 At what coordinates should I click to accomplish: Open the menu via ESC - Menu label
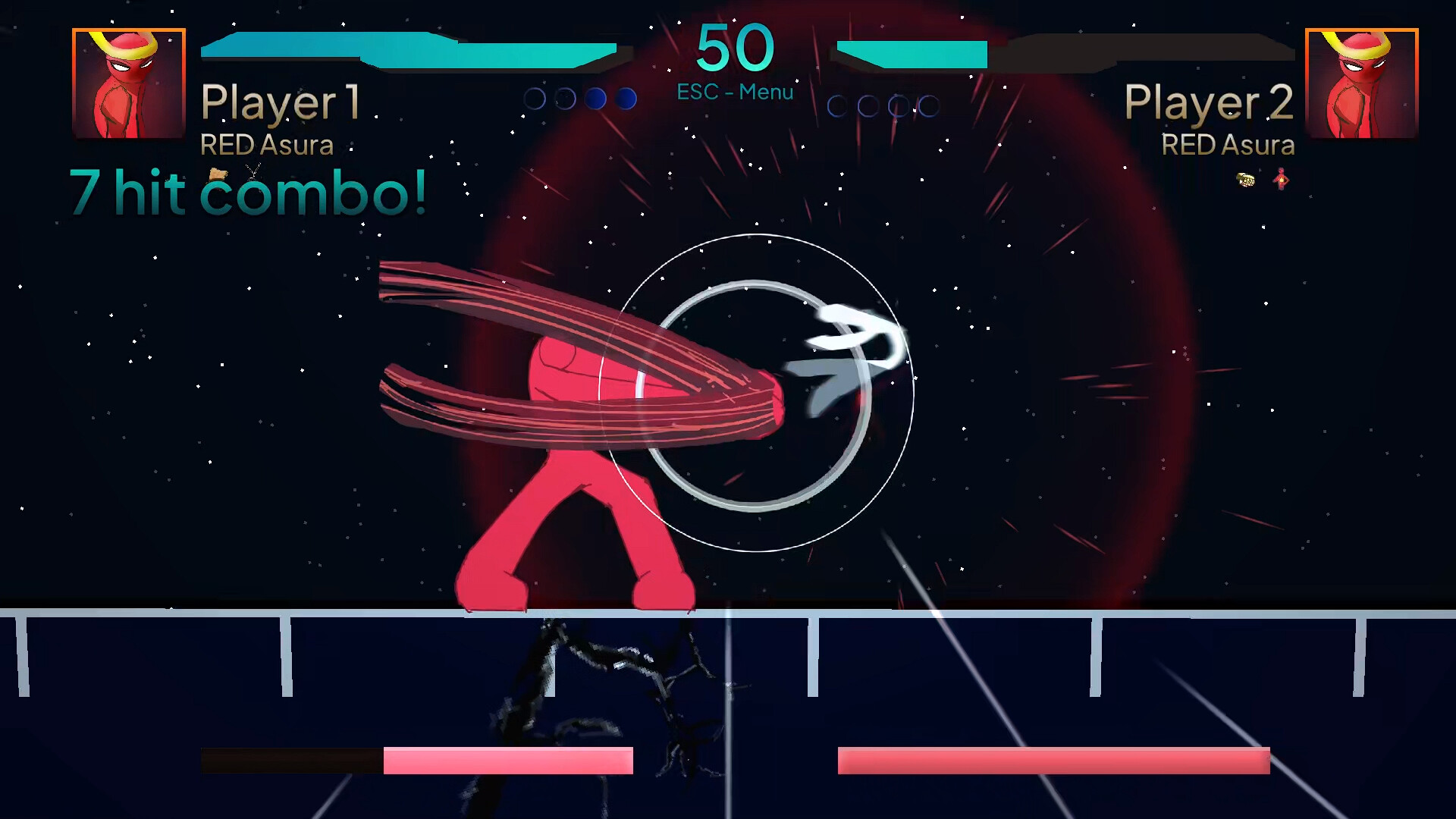[733, 92]
